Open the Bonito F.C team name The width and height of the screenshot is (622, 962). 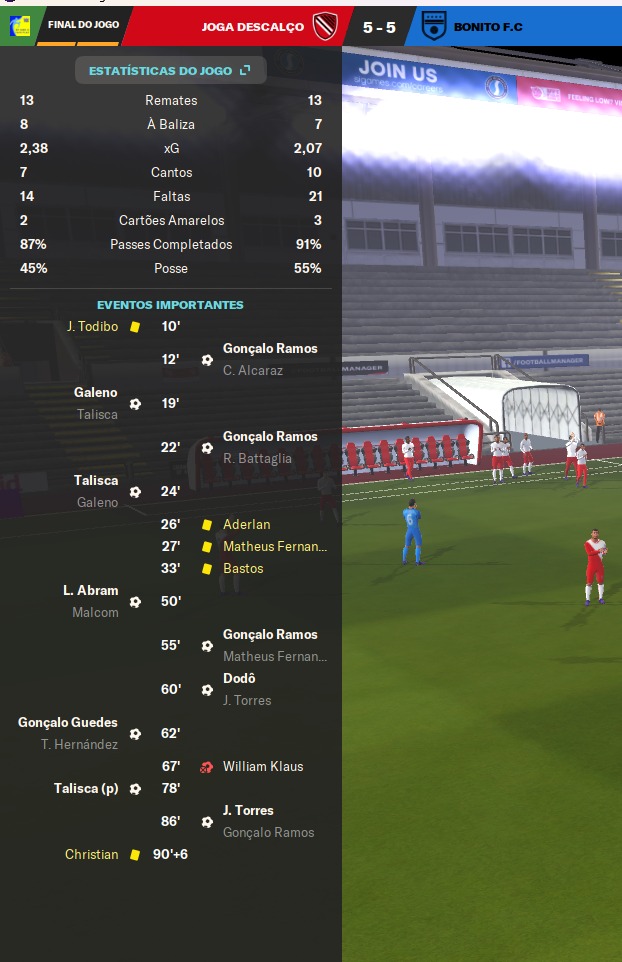(x=490, y=27)
